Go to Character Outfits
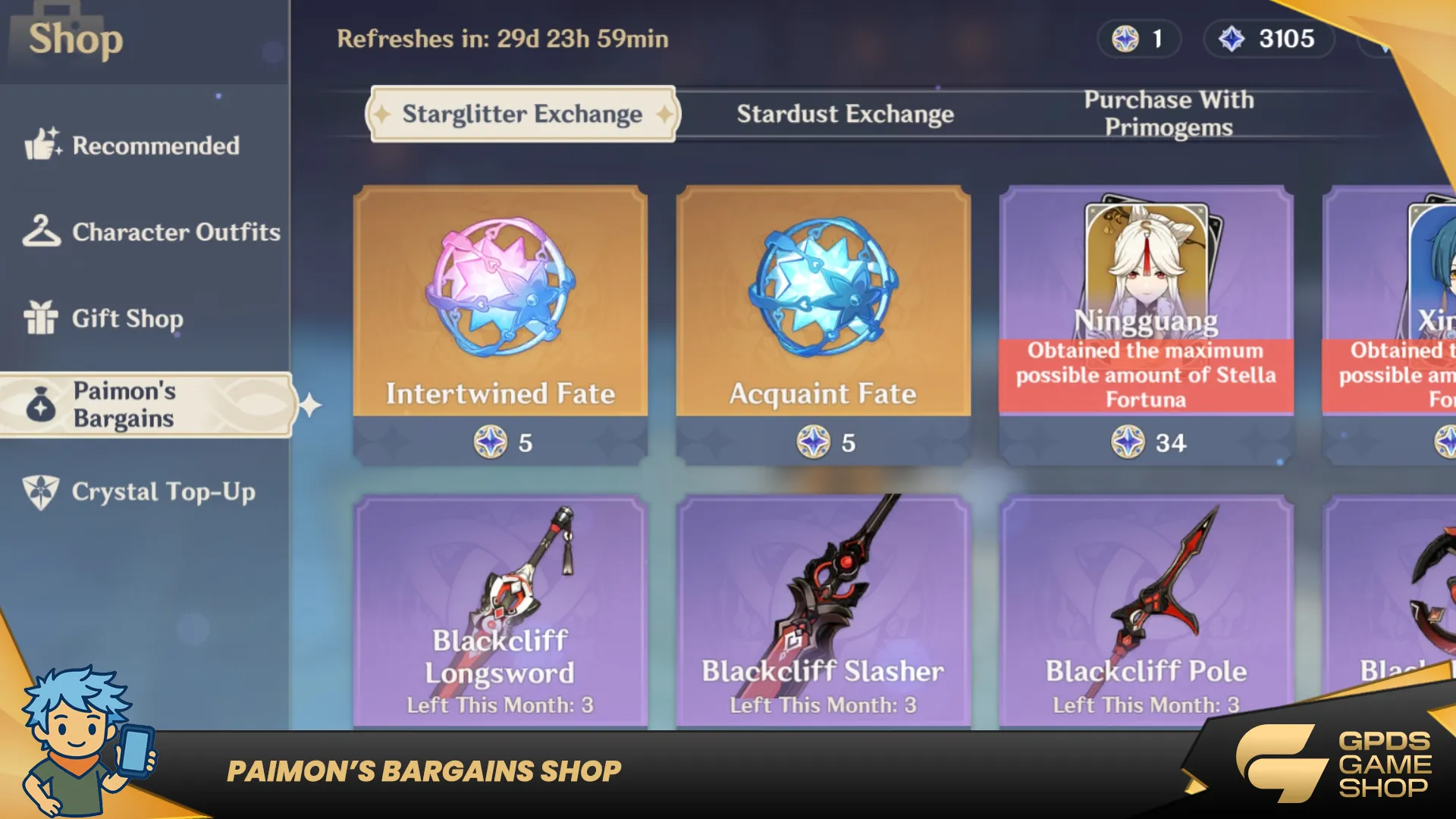The width and height of the screenshot is (1456, 819). 152,232
